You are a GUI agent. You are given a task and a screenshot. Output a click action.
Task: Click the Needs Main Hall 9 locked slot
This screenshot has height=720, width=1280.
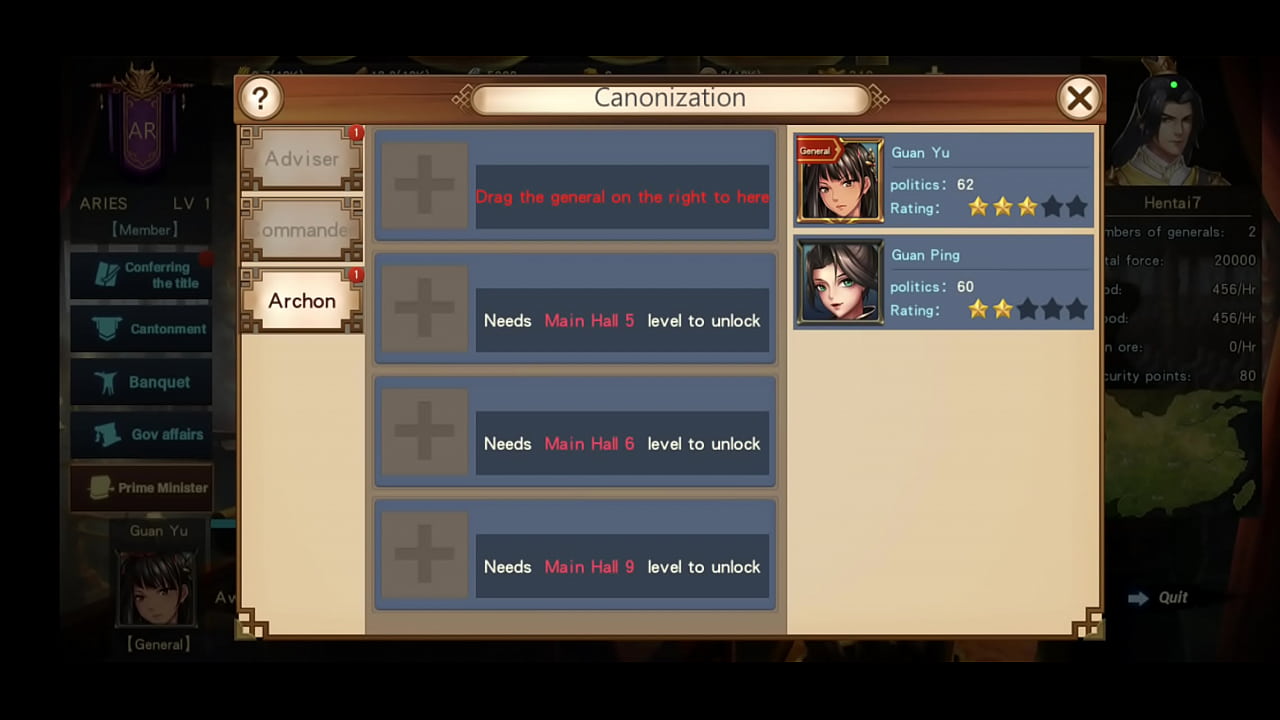pos(622,566)
